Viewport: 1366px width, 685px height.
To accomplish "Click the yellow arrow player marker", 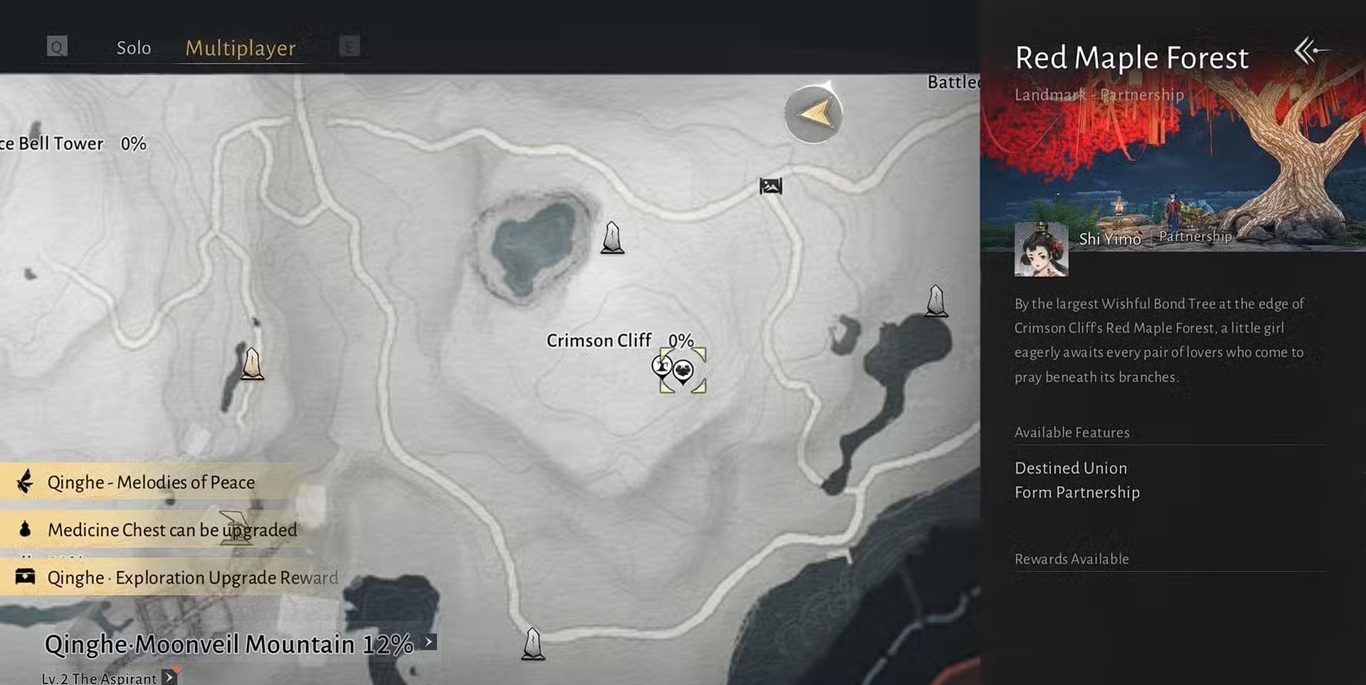I will click(x=814, y=113).
